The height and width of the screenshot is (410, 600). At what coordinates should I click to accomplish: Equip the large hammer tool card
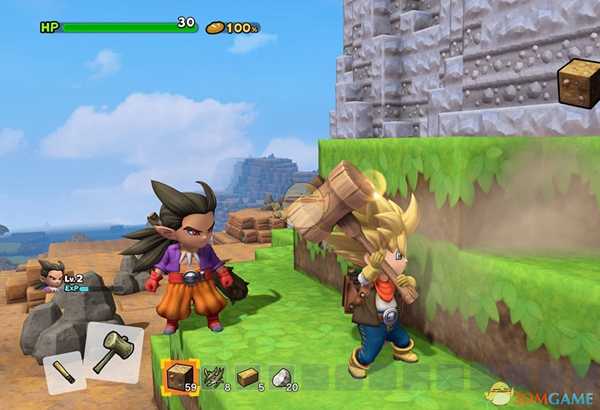point(113,353)
